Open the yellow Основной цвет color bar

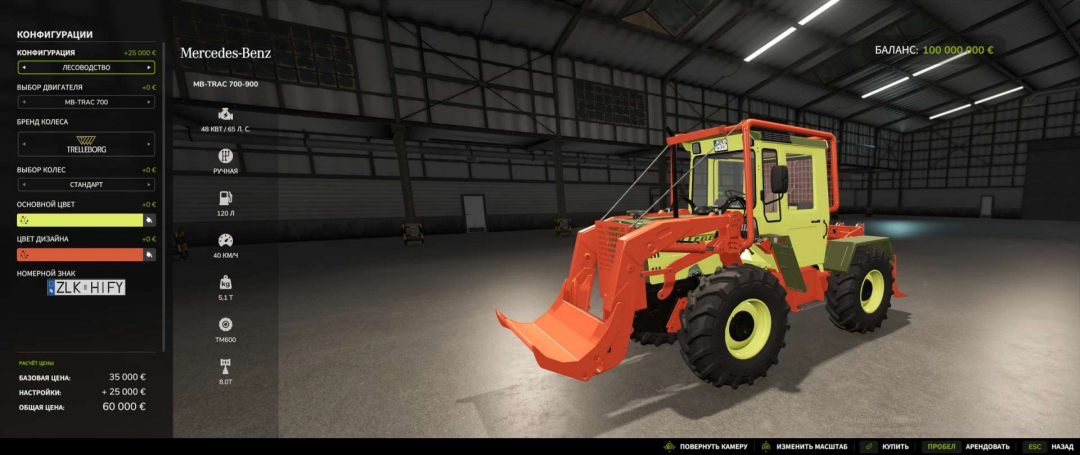[80, 220]
